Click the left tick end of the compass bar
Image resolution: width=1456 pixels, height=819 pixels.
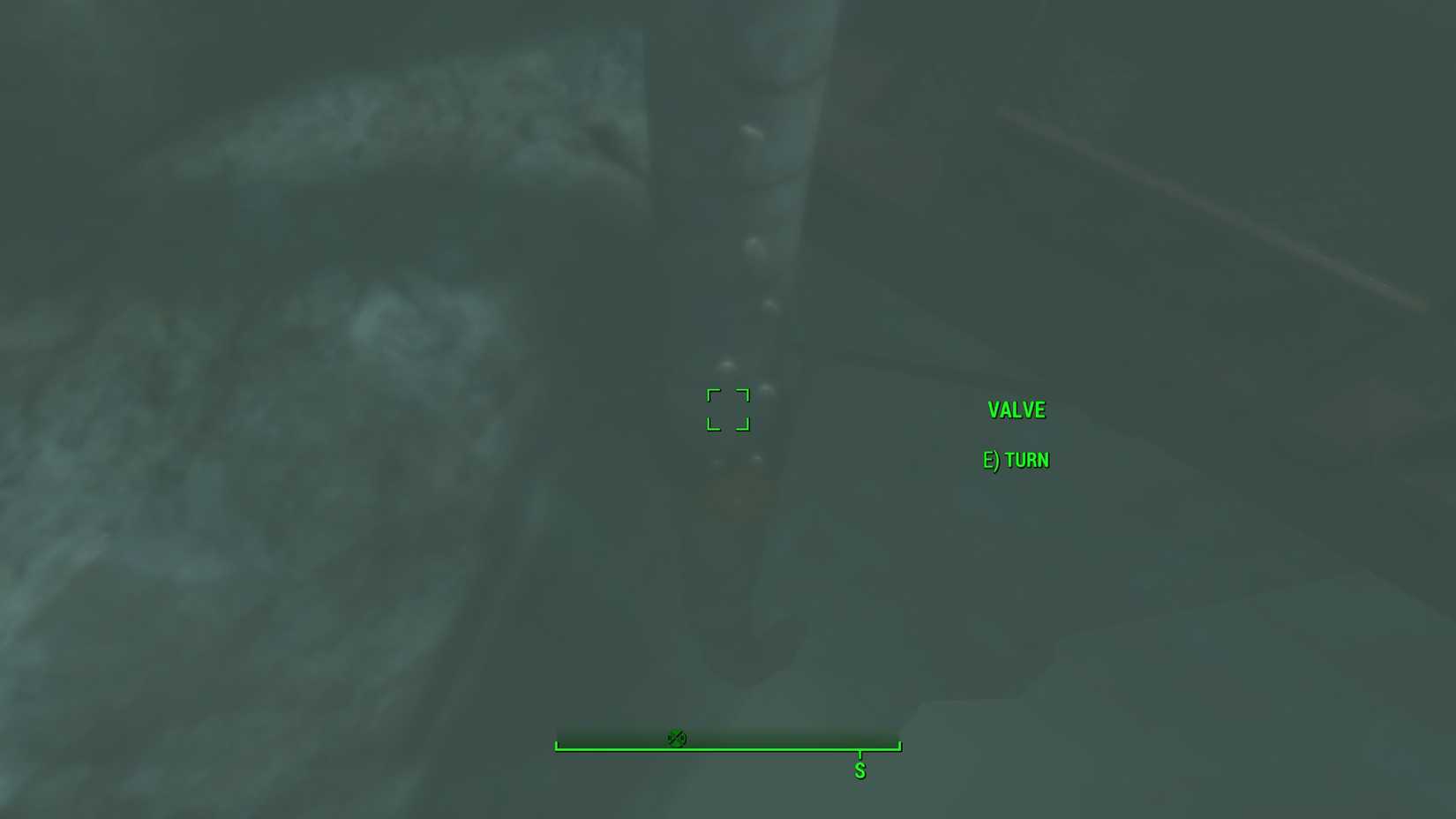(x=557, y=746)
